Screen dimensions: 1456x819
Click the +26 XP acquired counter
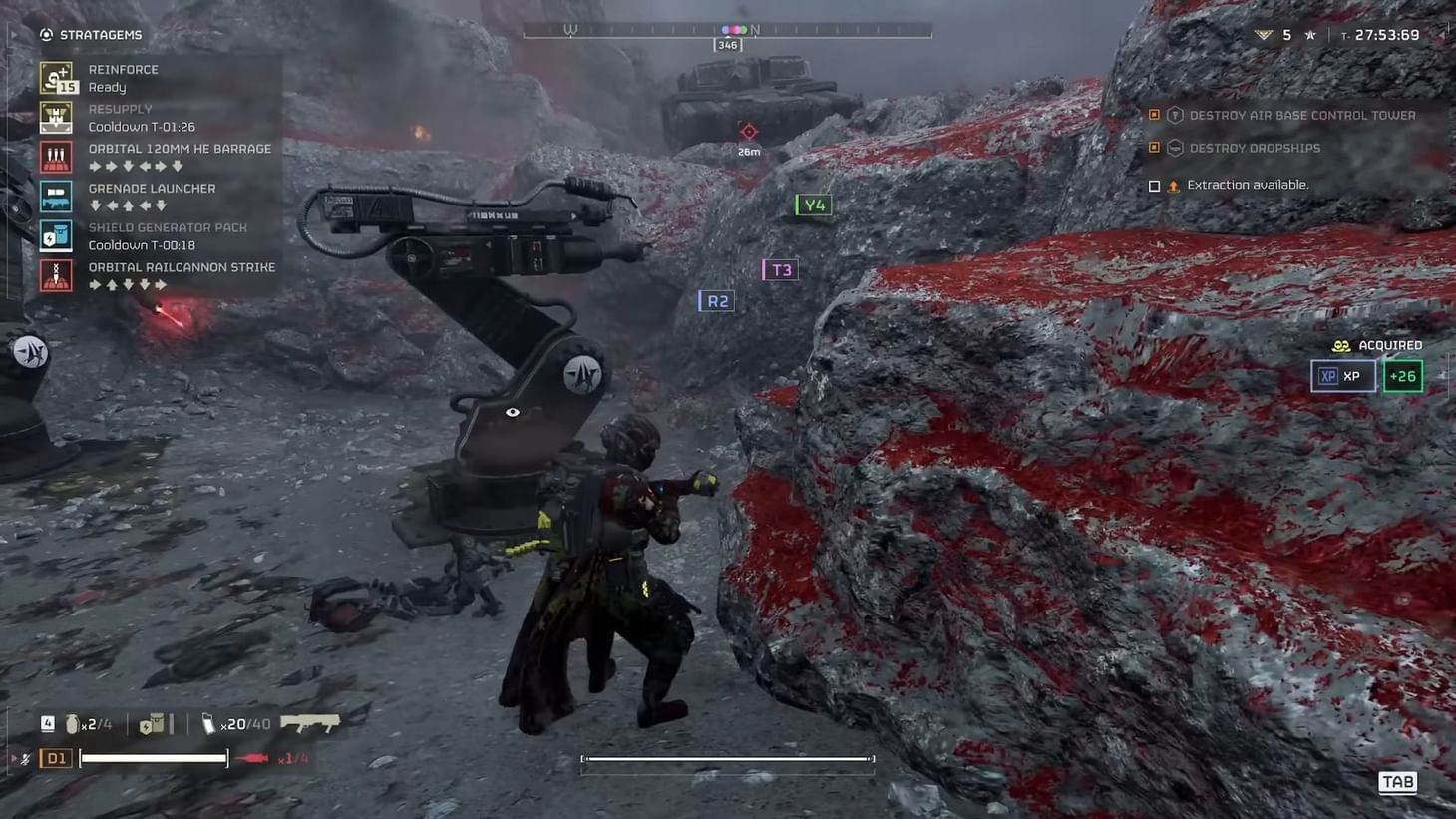(x=1403, y=376)
